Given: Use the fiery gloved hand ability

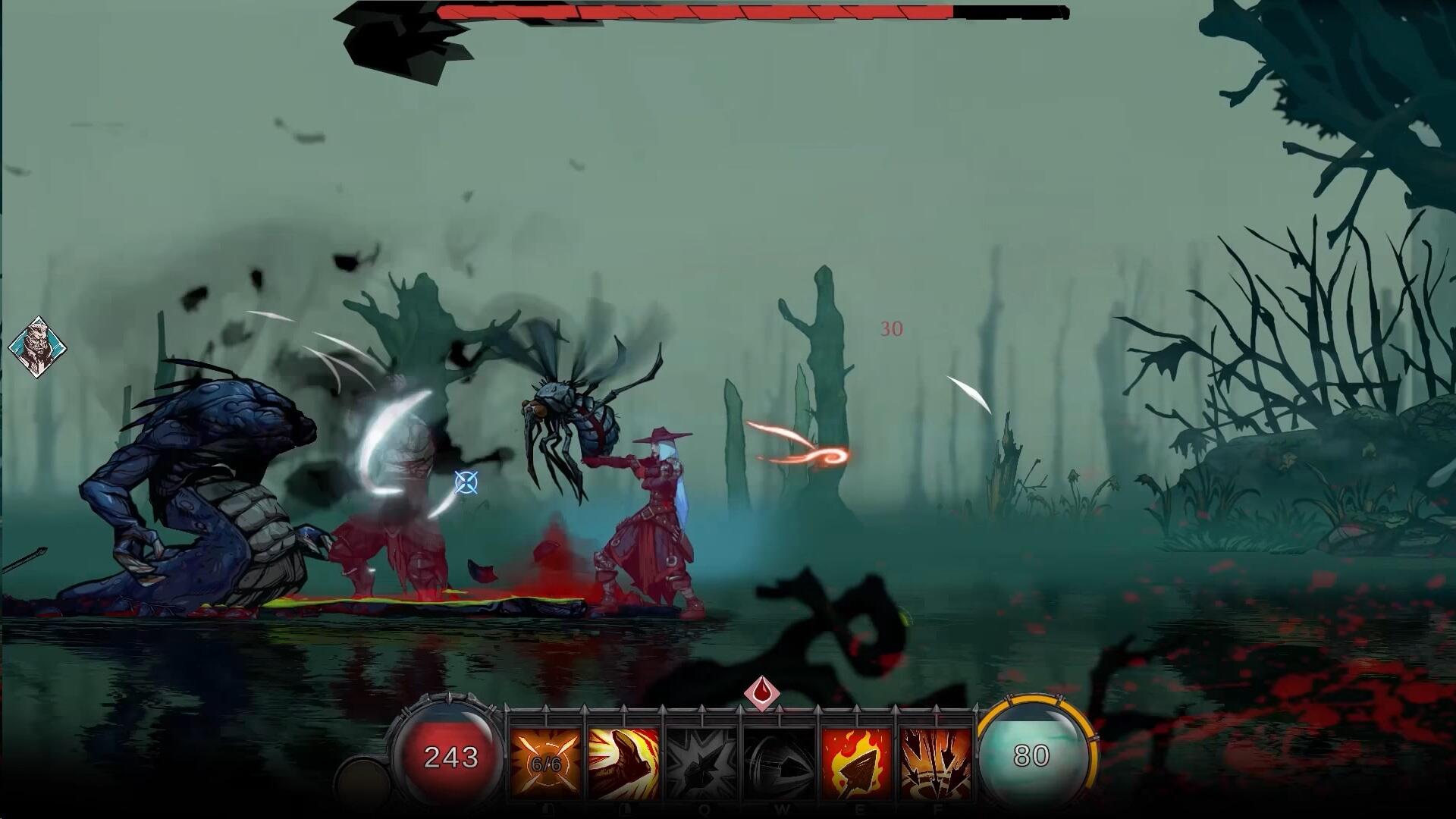Looking at the screenshot, I should click(x=623, y=761).
